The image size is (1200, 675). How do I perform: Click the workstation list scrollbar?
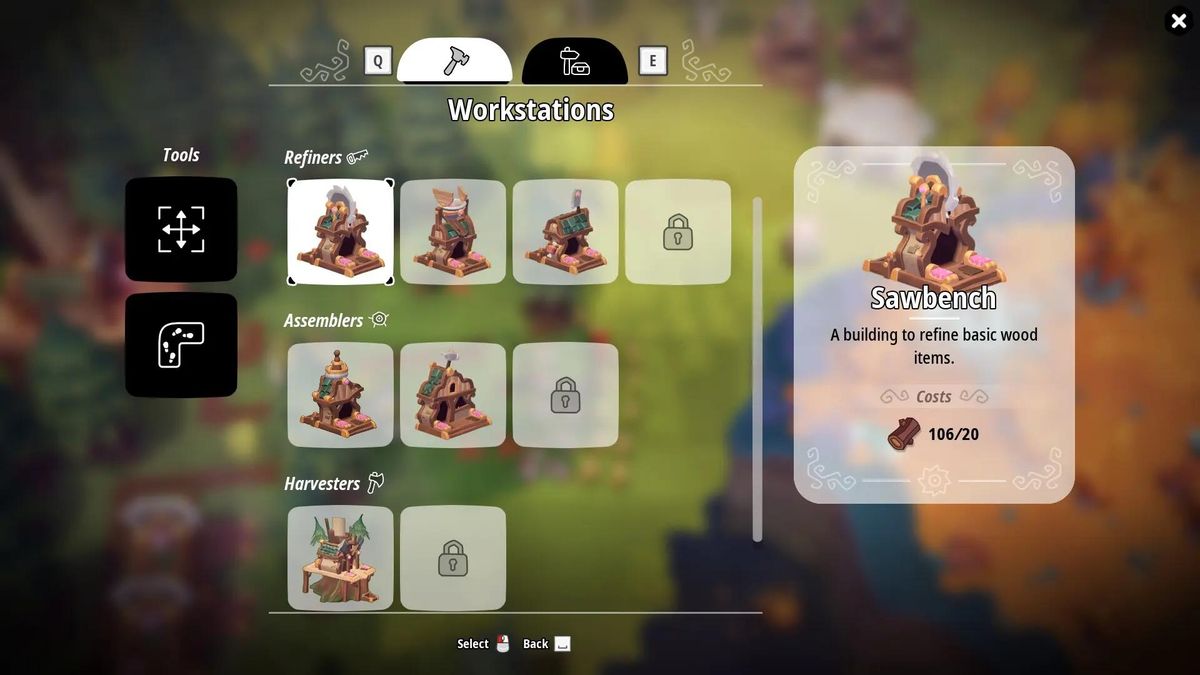757,370
